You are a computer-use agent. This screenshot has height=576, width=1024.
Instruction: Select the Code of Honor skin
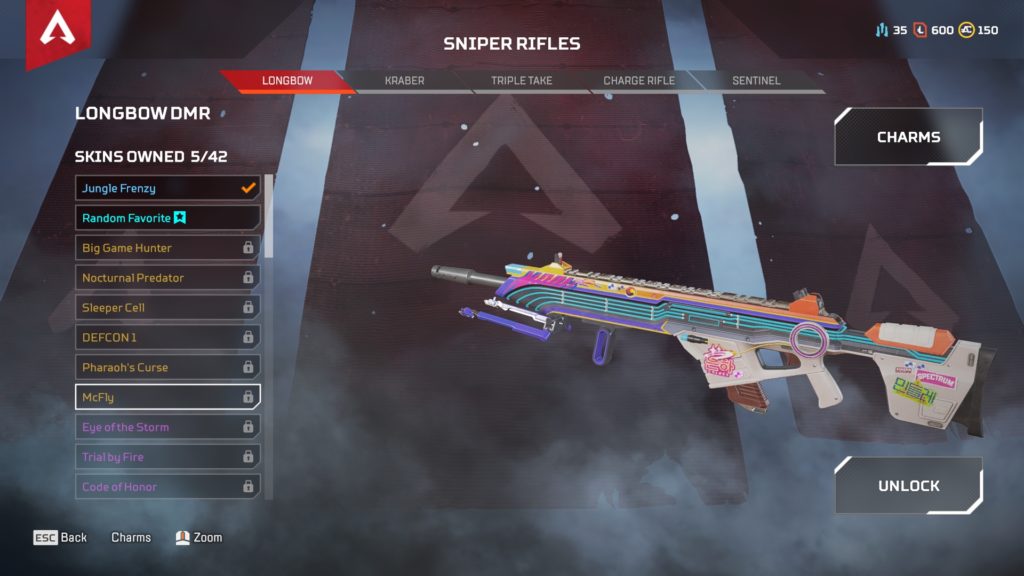(x=167, y=487)
